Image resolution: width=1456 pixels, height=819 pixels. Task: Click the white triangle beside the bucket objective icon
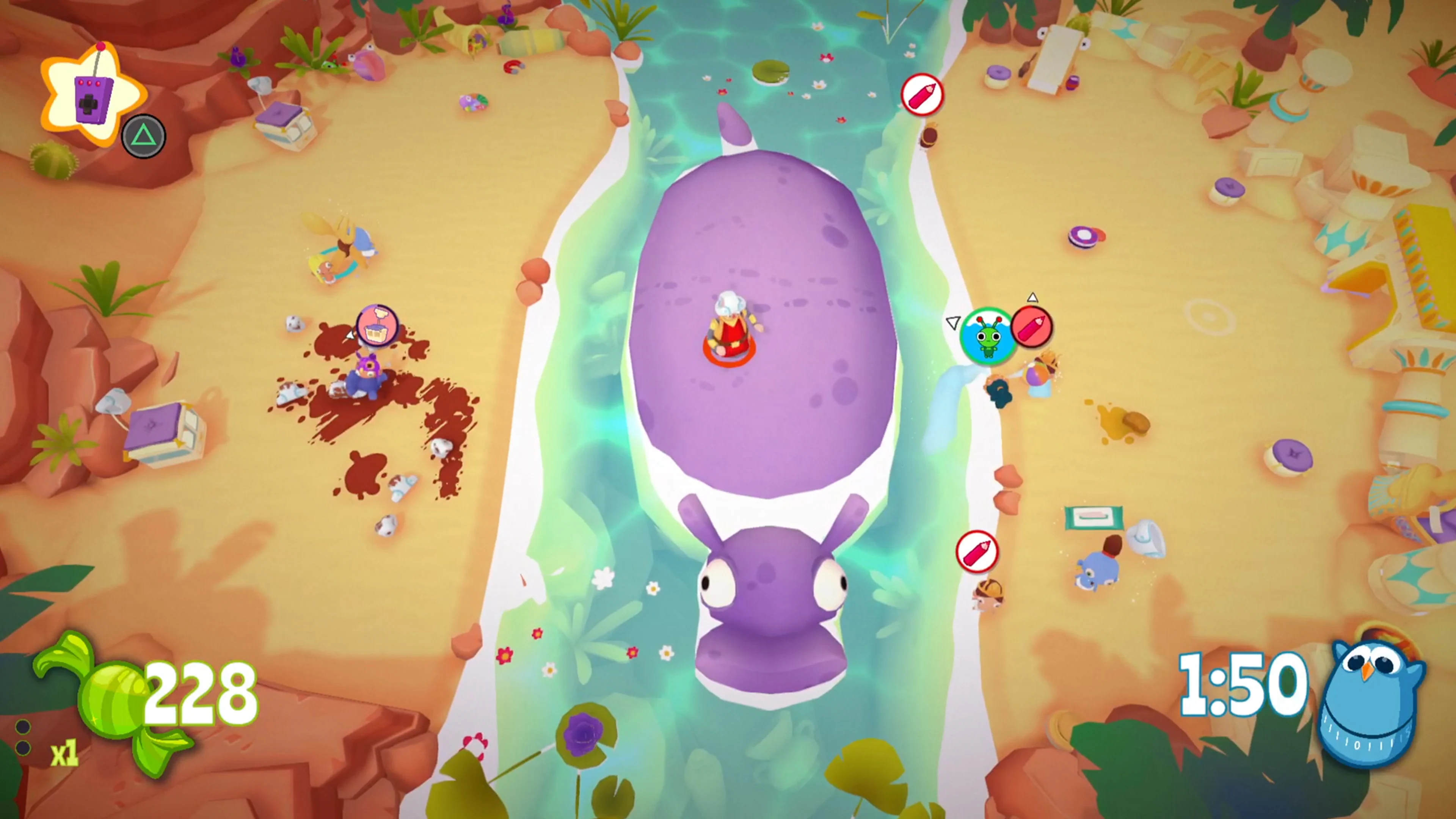pos(350,335)
